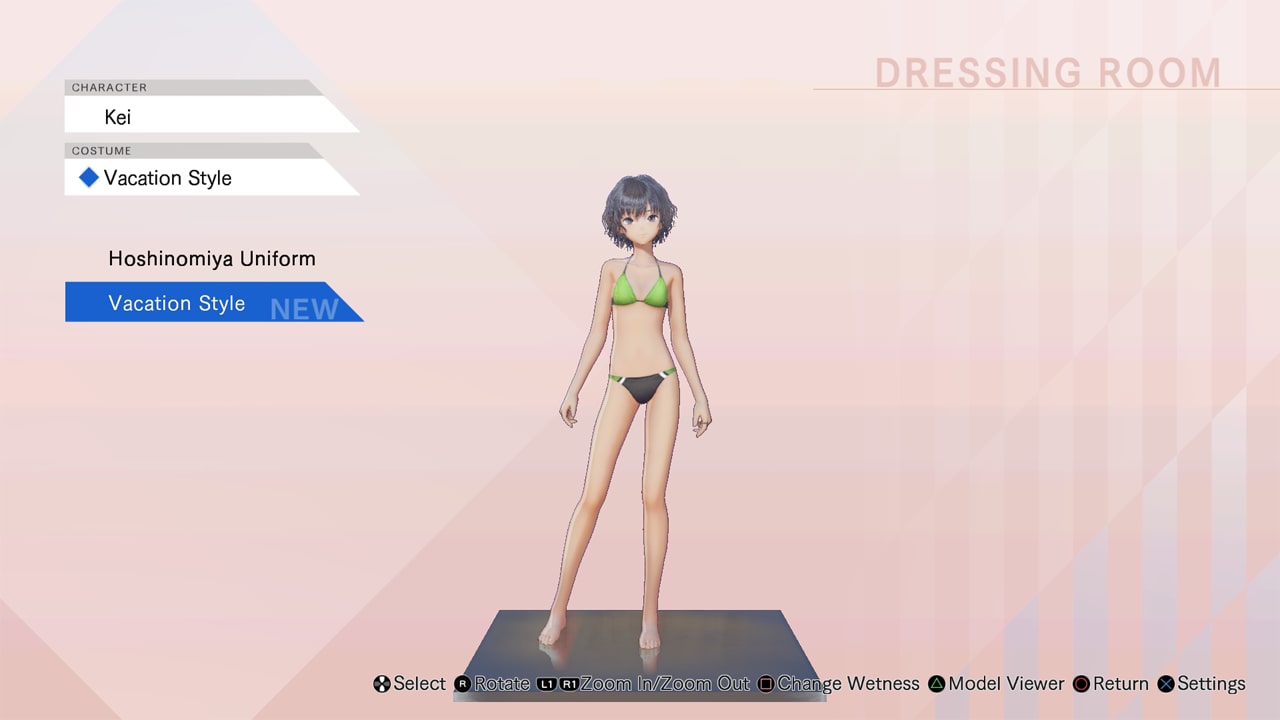Click the NEW badge on Vacation Style
This screenshot has height=720, width=1280.
[x=303, y=308]
